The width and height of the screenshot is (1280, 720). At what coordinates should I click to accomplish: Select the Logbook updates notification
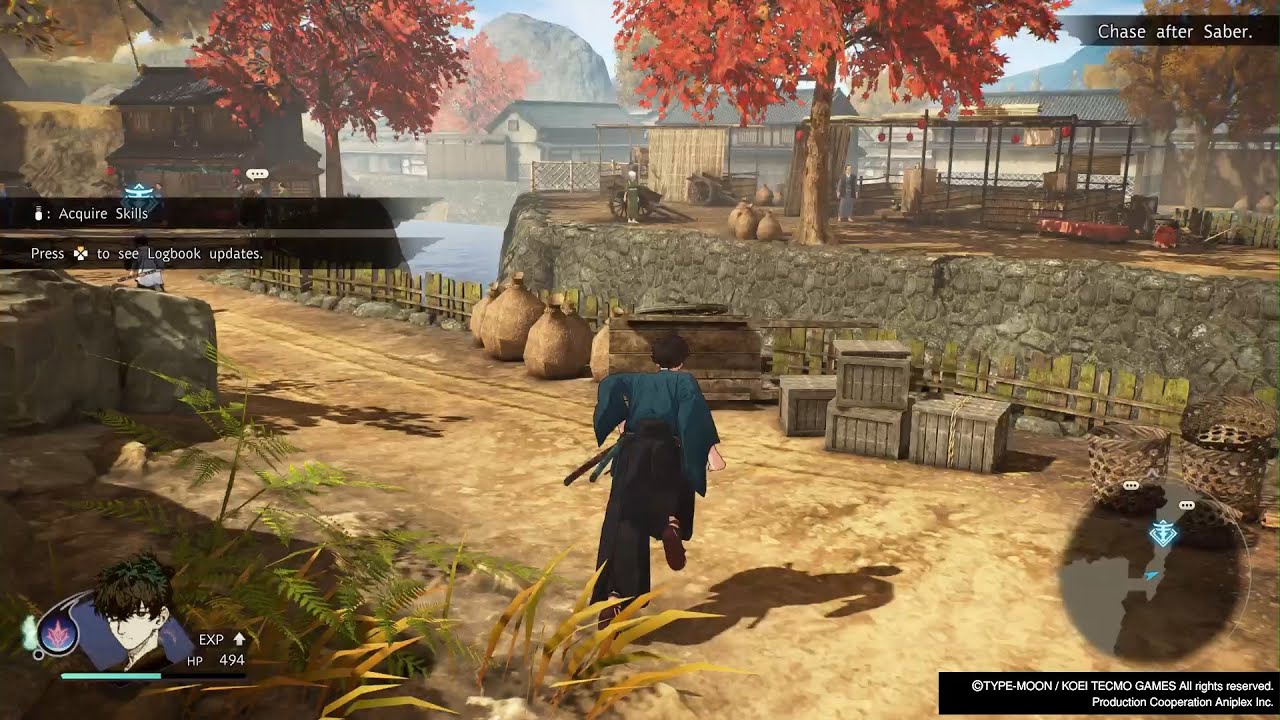pyautogui.click(x=147, y=254)
